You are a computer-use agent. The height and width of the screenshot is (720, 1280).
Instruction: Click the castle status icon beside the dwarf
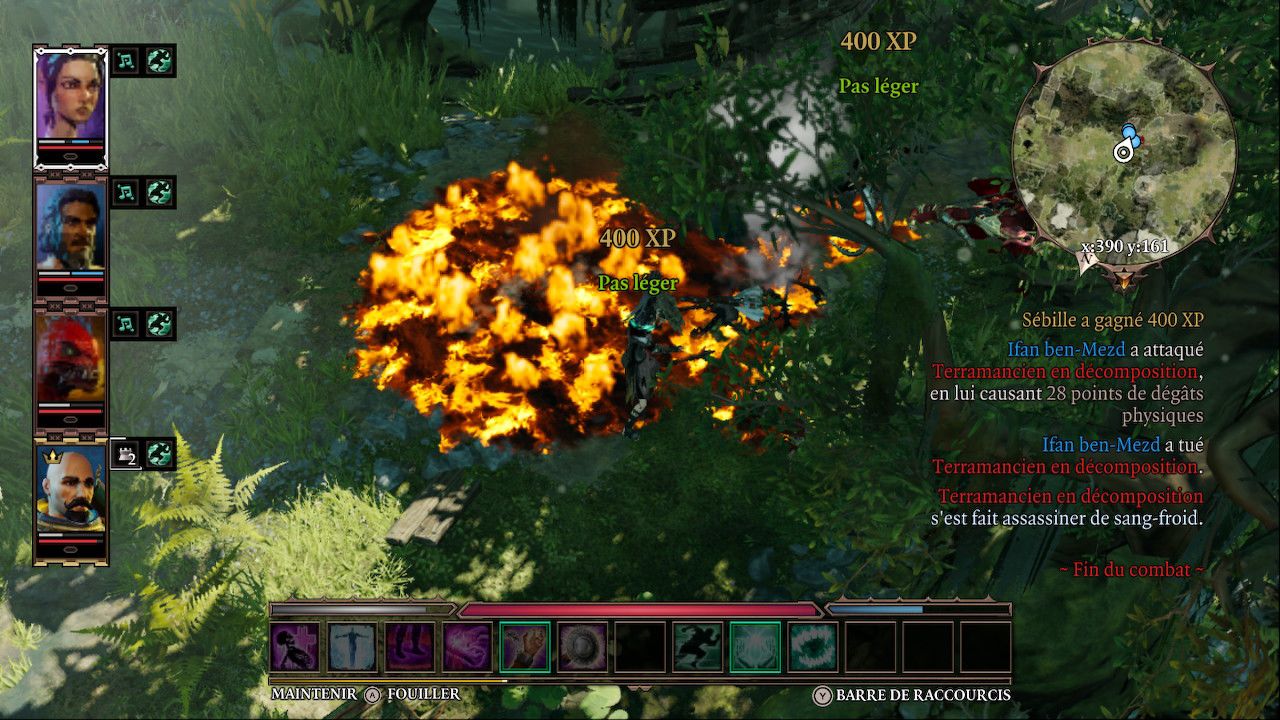click(x=124, y=454)
